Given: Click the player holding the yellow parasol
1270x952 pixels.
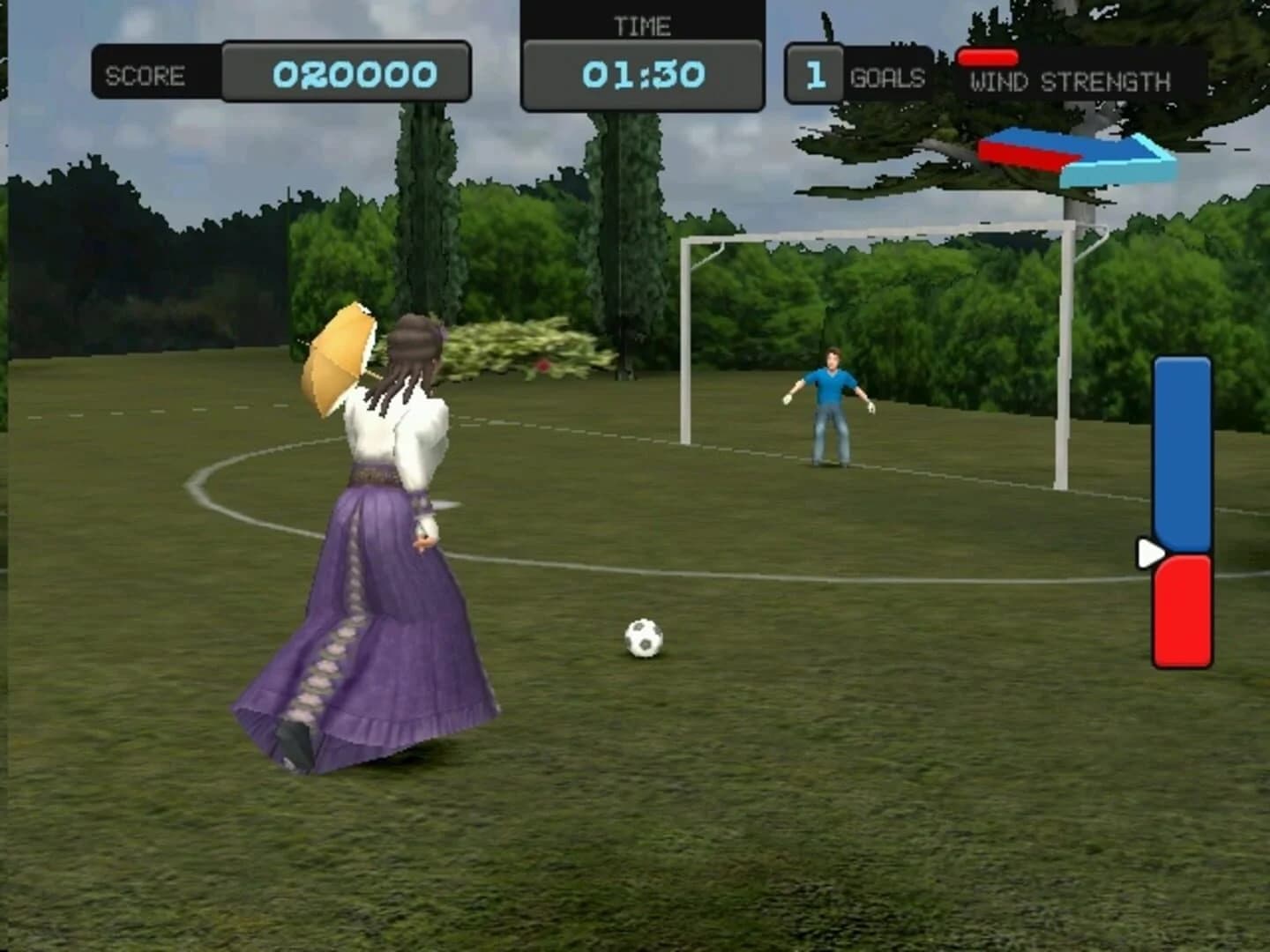Looking at the screenshot, I should pos(379,529).
